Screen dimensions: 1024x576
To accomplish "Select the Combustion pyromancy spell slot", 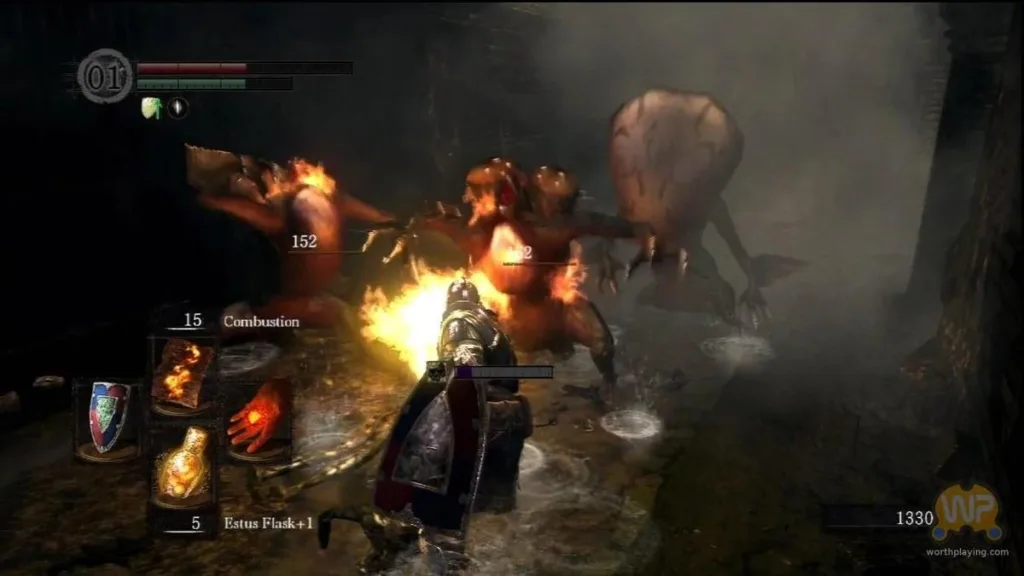I will point(181,372).
